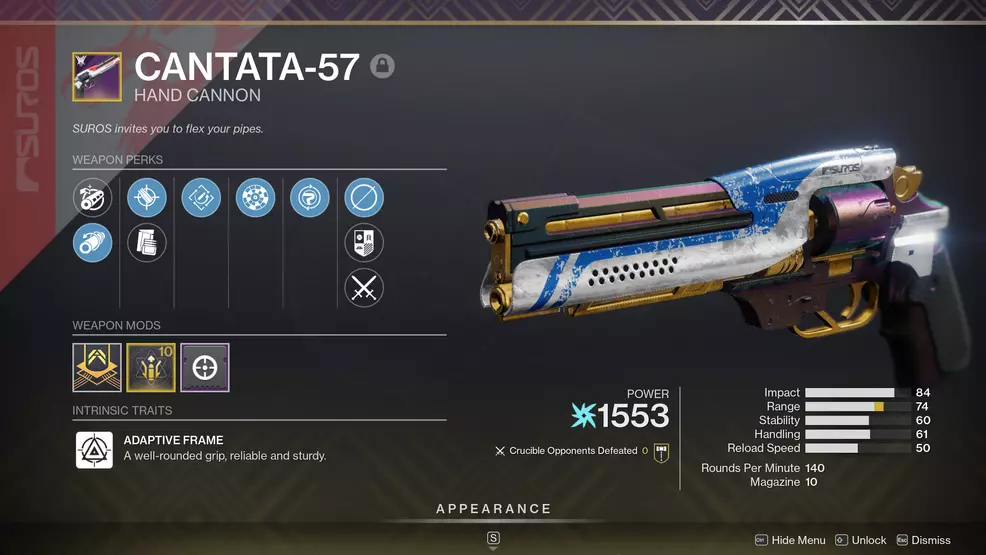Screen dimensions: 986x555
Task: Select the empty slashed-circle tracker option
Action: tap(364, 198)
